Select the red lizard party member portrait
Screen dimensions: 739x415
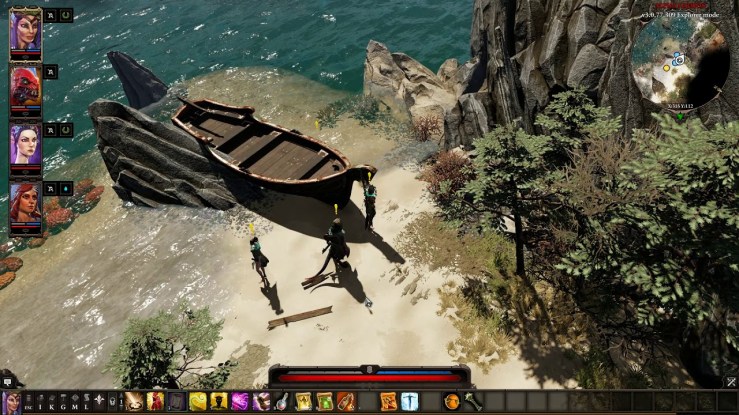pyautogui.click(x=25, y=88)
